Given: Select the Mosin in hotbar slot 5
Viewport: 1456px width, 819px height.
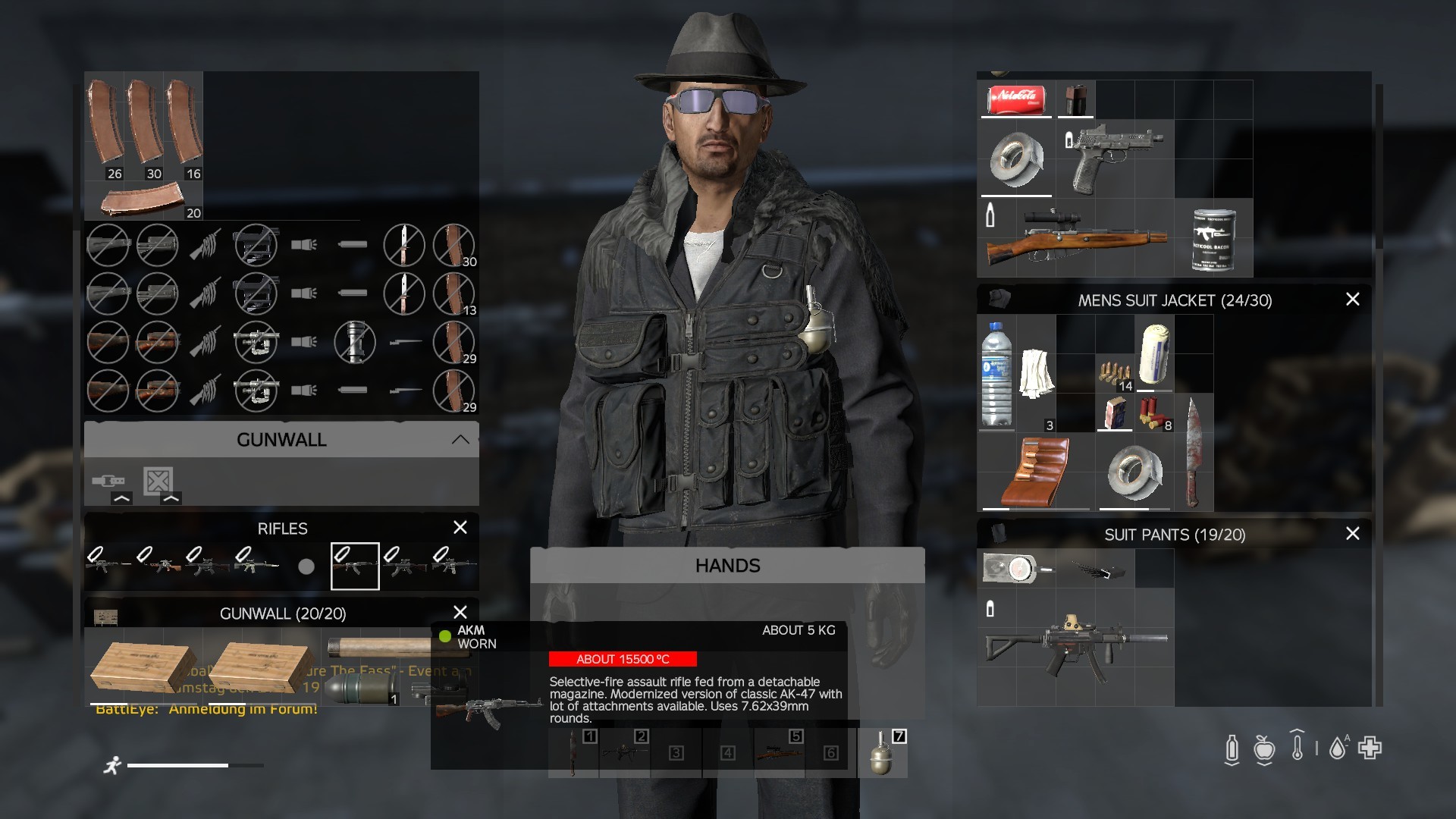Looking at the screenshot, I should (779, 753).
